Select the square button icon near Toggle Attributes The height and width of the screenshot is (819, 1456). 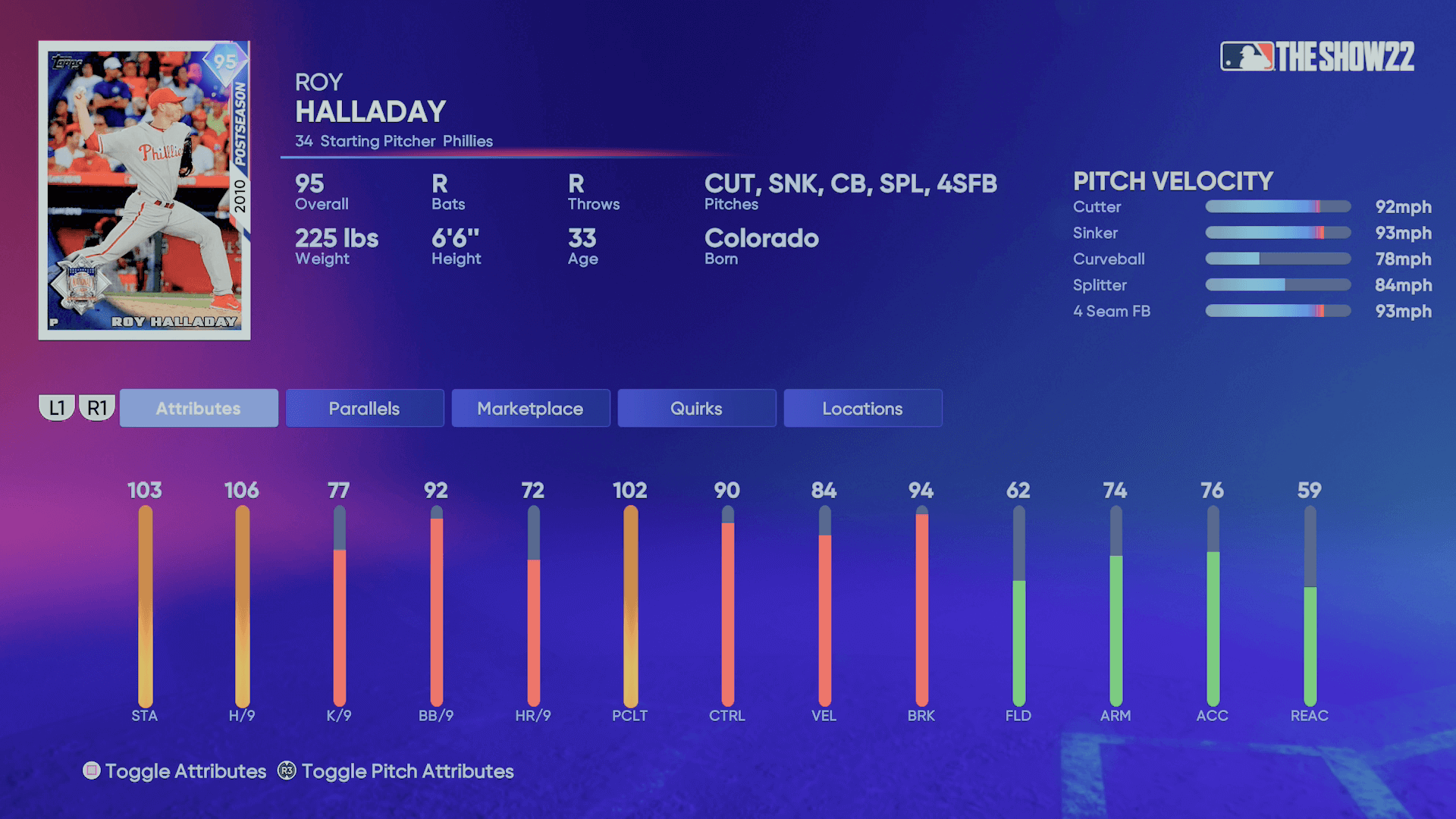[x=93, y=771]
